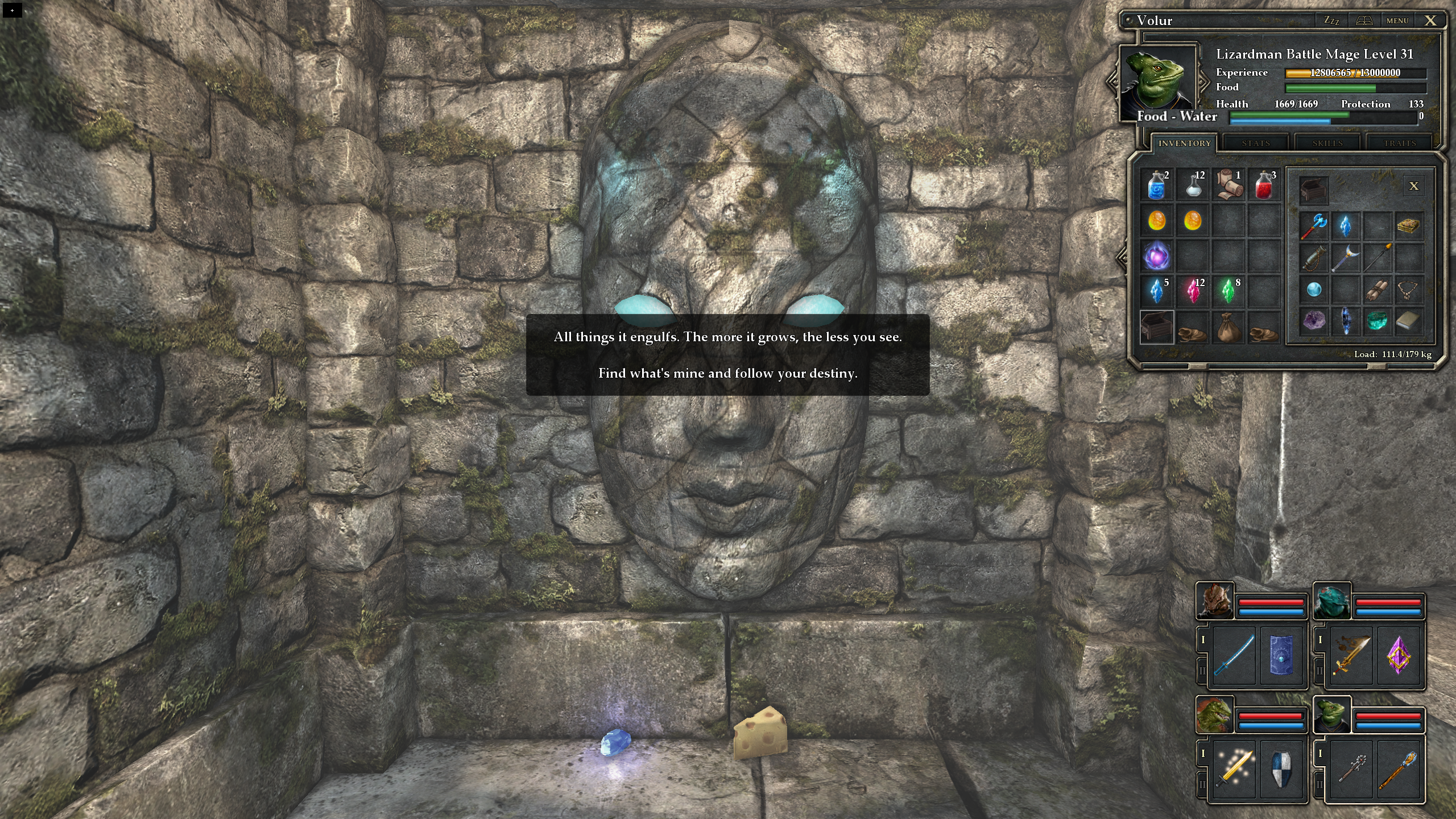
Task: Close the Volur character sheet
Action: 1430,20
